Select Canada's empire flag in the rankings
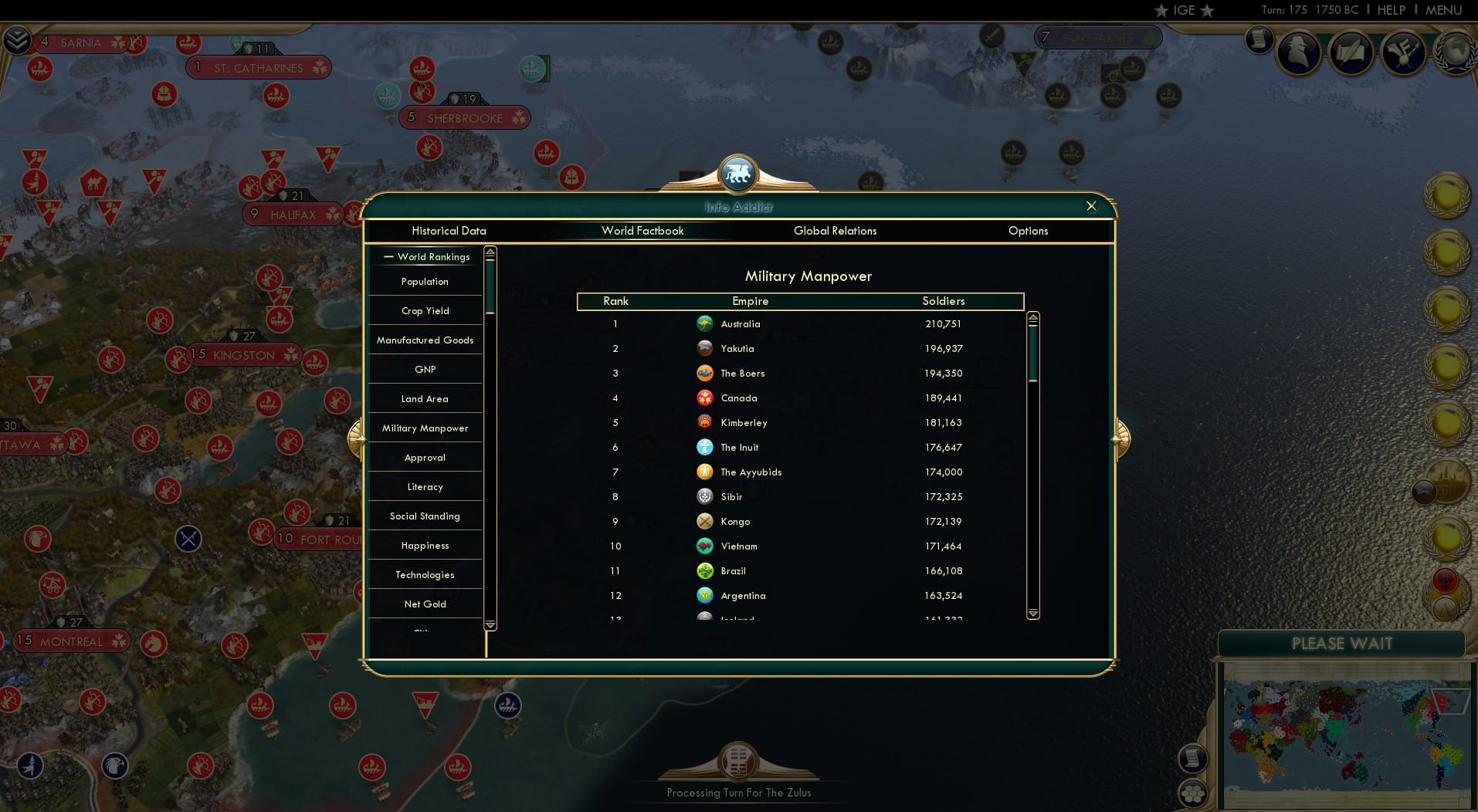This screenshot has width=1478, height=812. (706, 398)
